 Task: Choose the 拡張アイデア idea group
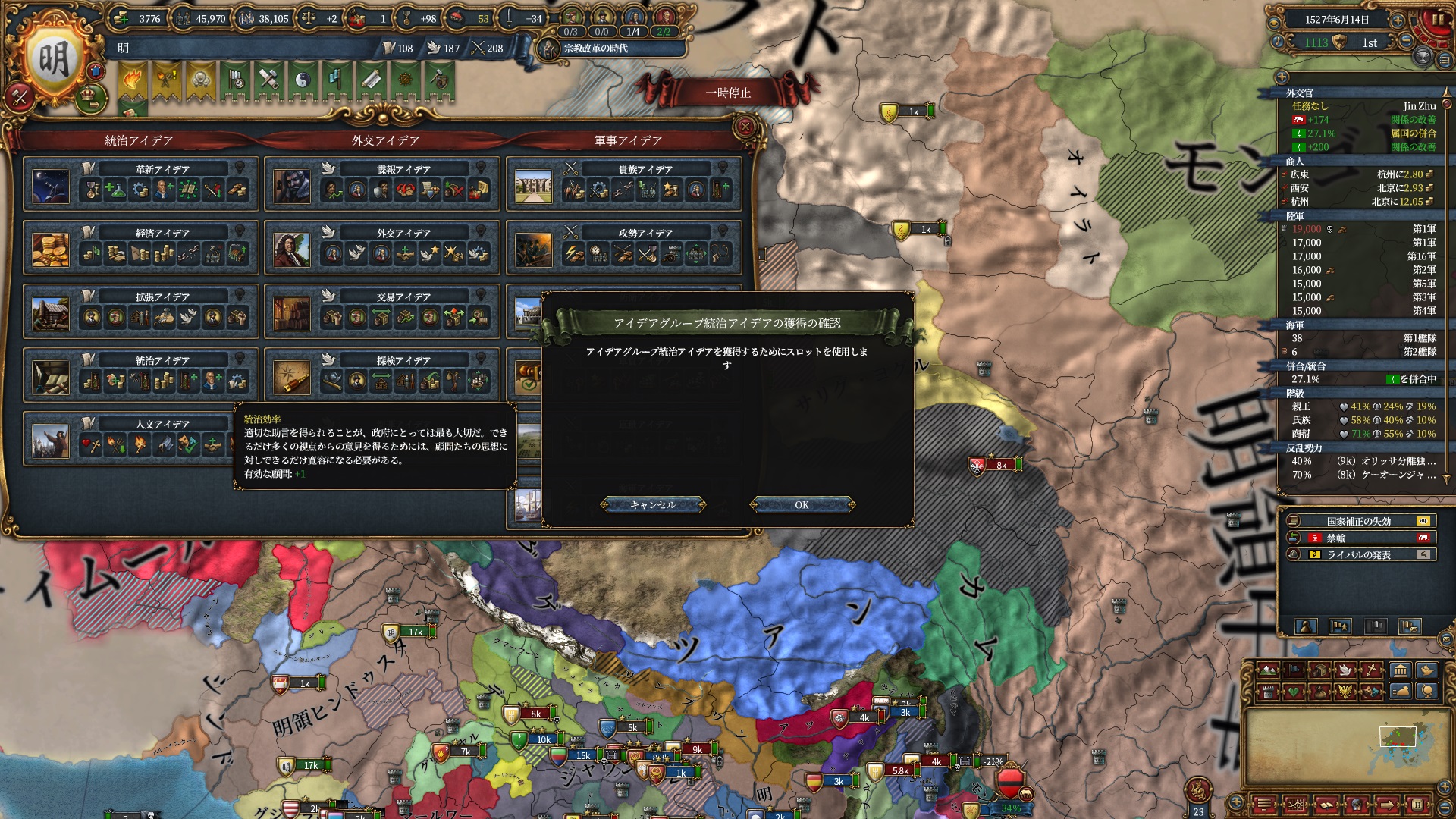pos(162,297)
